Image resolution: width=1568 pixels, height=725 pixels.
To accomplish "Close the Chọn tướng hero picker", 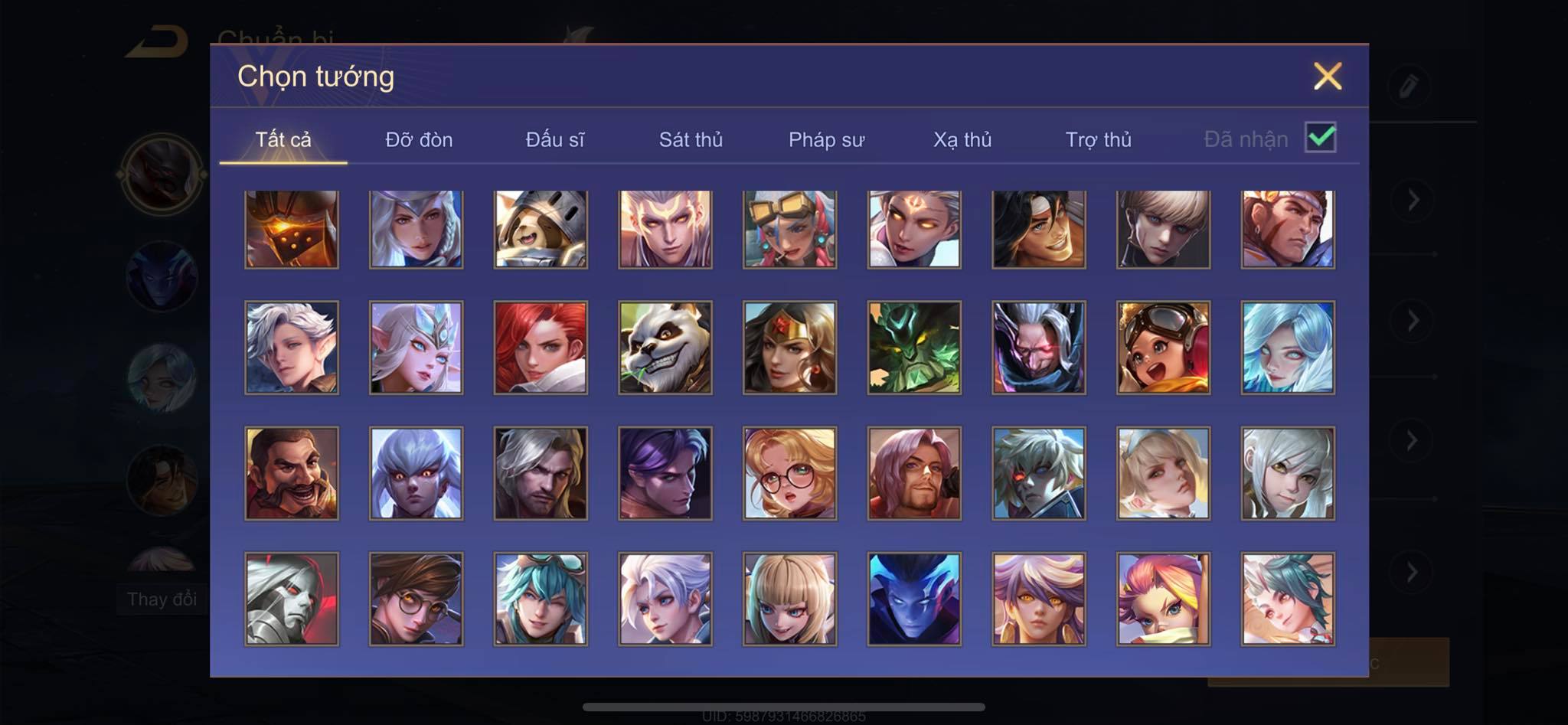I will coord(1327,77).
